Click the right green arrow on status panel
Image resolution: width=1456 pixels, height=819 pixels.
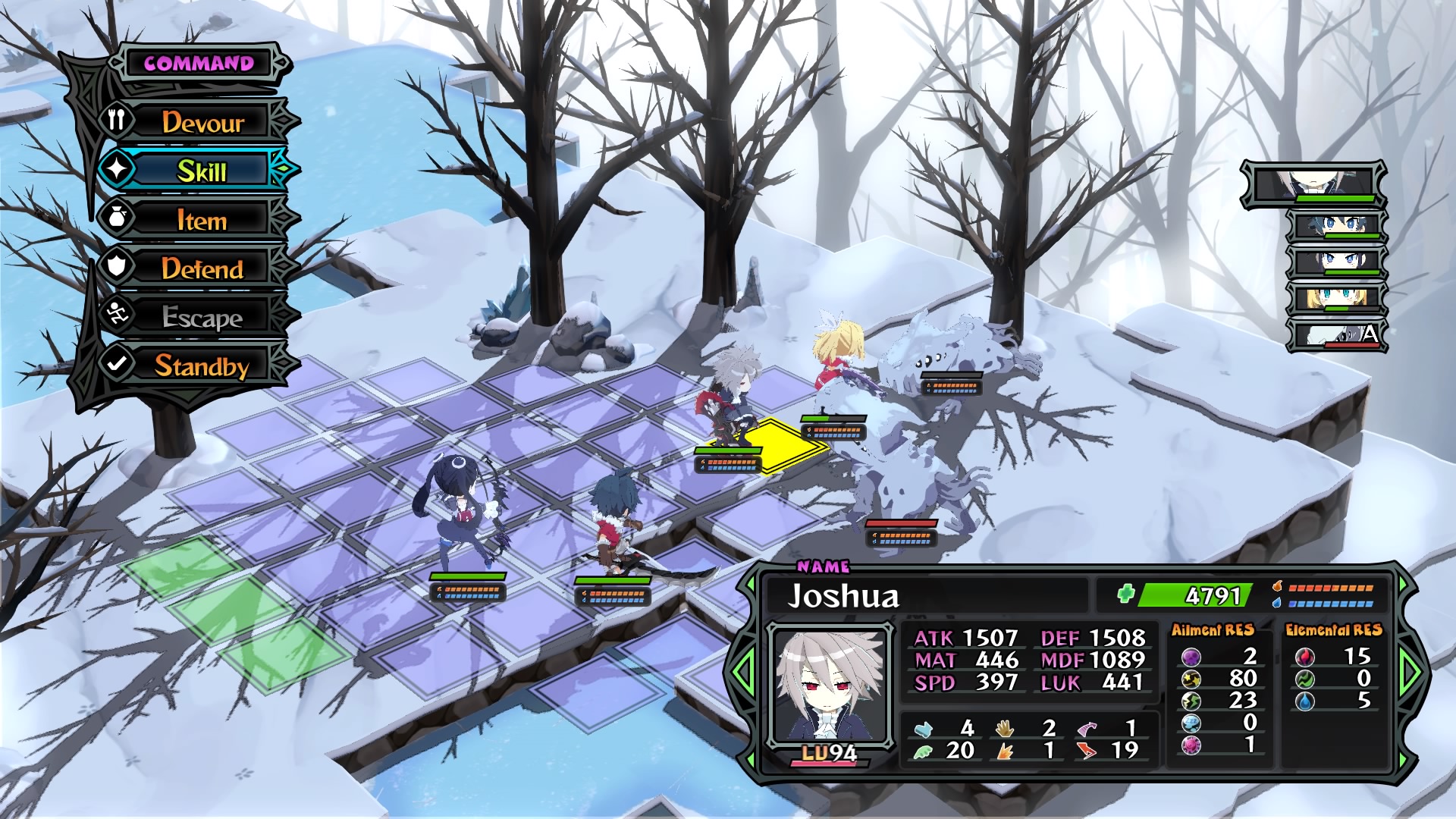(x=1410, y=670)
